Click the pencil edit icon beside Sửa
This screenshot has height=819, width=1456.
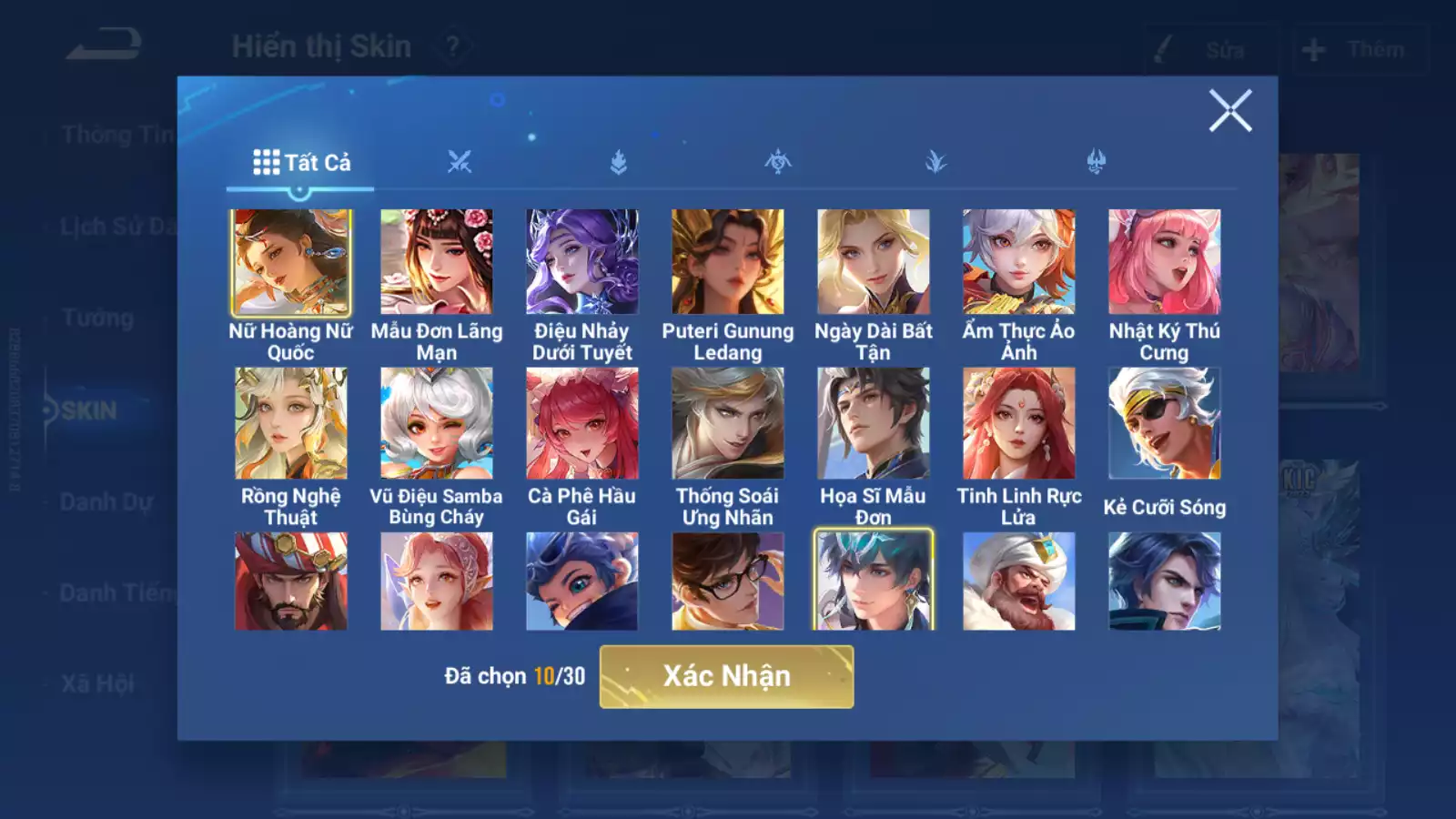click(x=1165, y=50)
